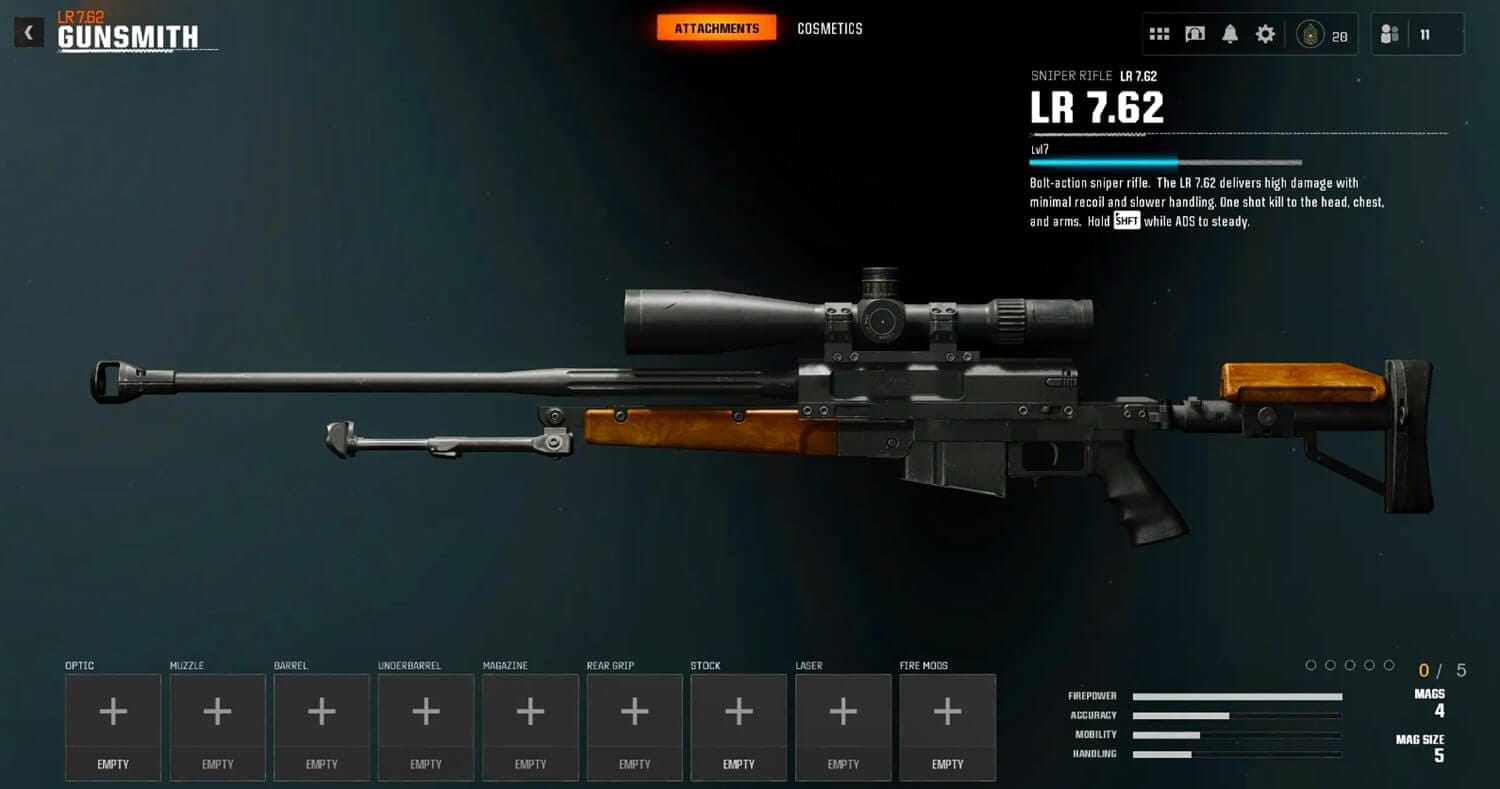Open the grid menu icon
1500x789 pixels.
tap(1159, 34)
